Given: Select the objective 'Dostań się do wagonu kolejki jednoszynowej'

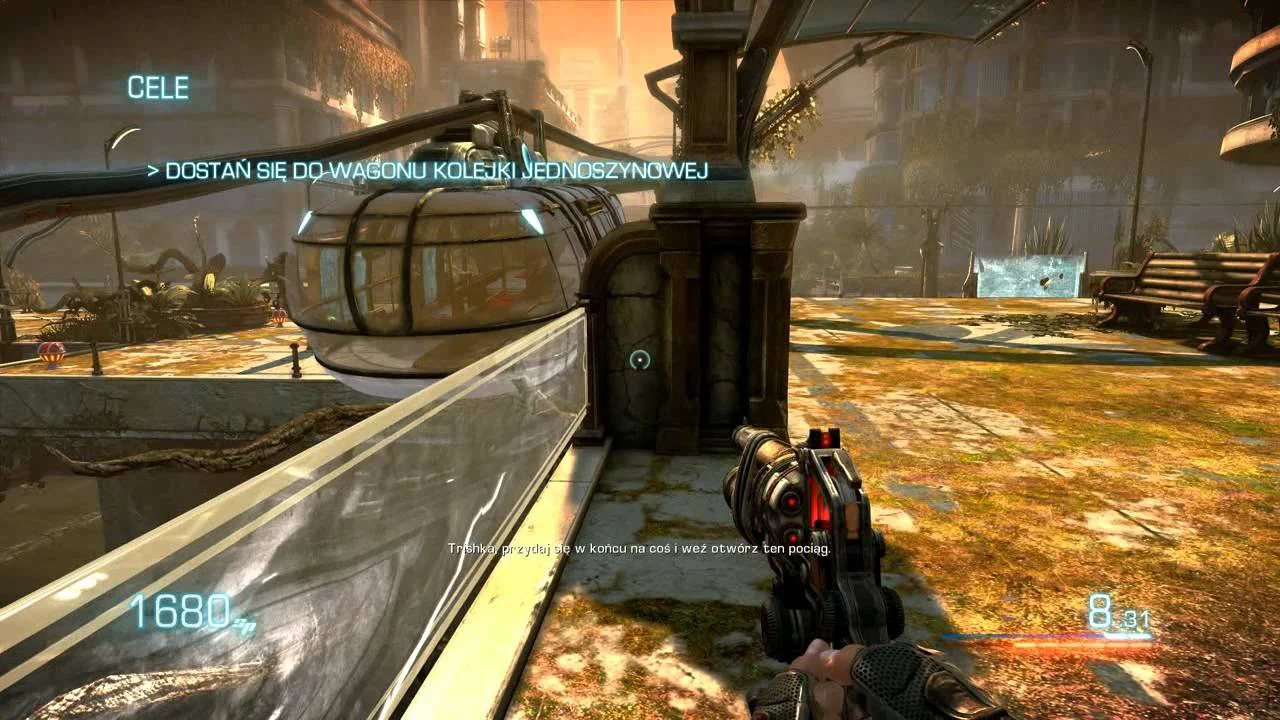Looking at the screenshot, I should [x=428, y=171].
